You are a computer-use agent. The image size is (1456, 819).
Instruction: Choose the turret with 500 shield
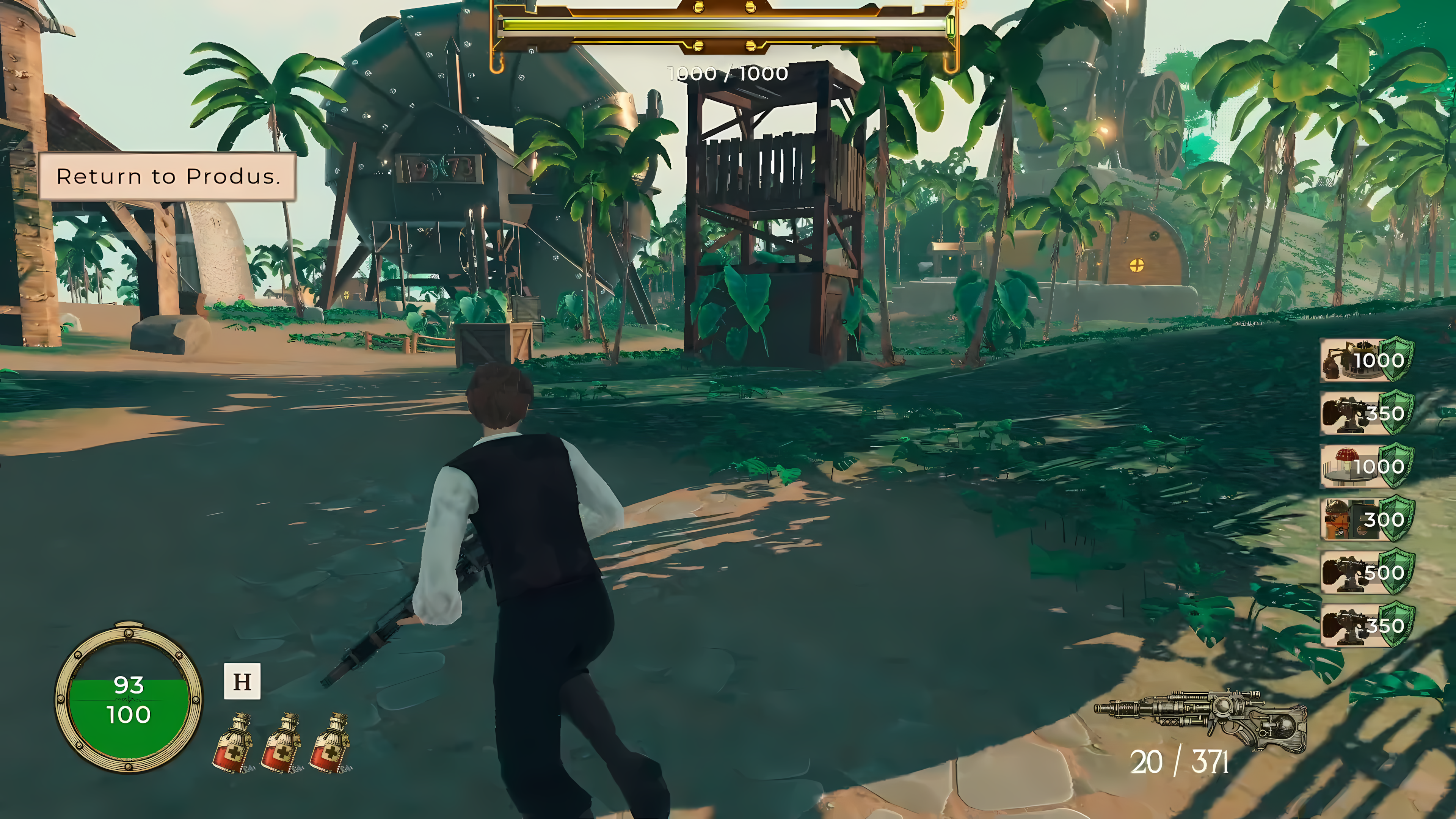click(1365, 573)
